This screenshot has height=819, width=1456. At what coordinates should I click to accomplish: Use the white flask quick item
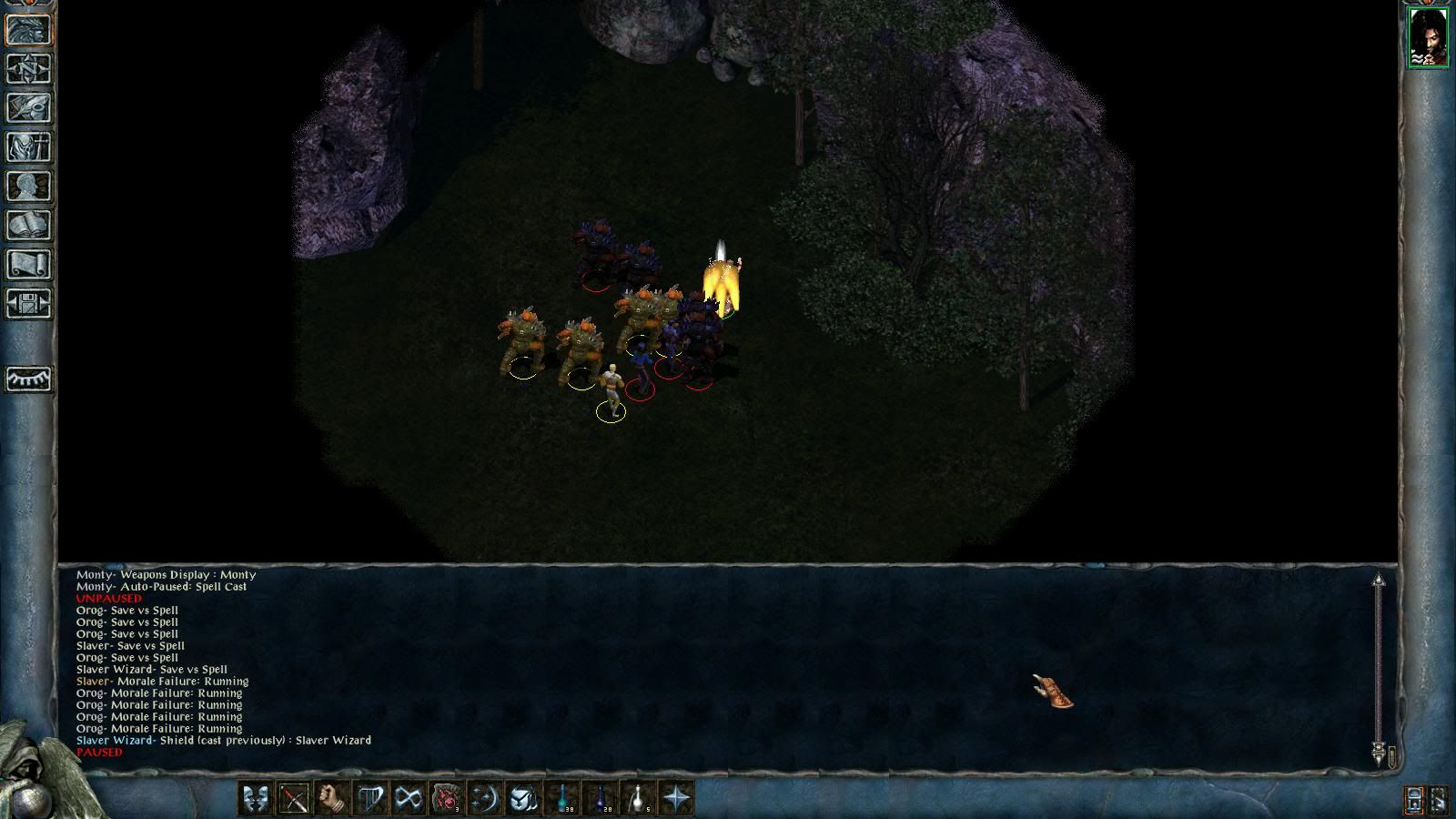click(x=641, y=798)
